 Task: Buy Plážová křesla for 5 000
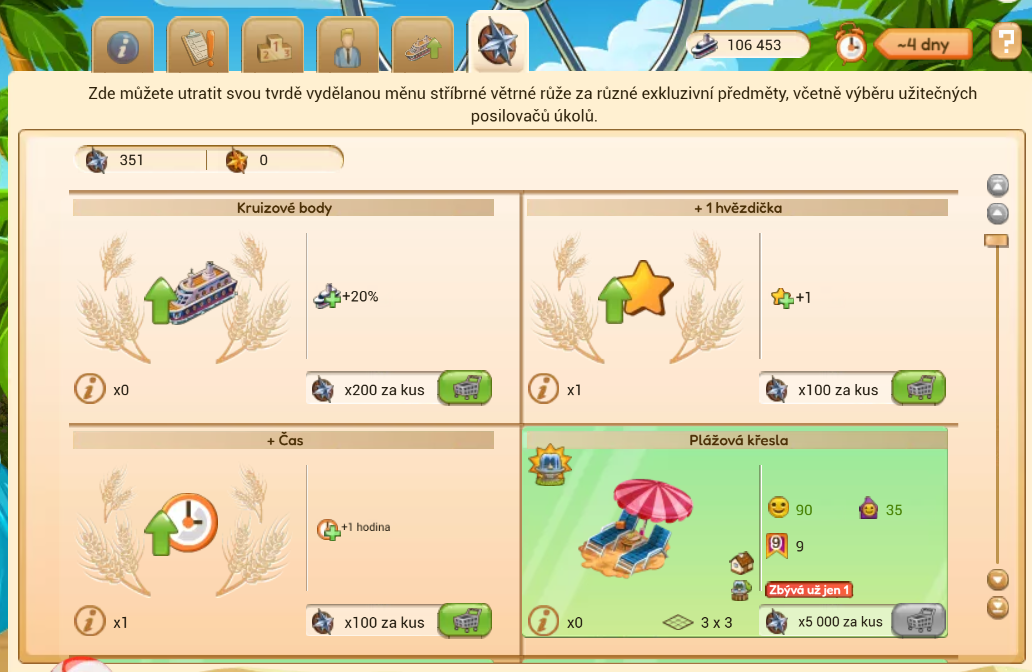[x=918, y=621]
